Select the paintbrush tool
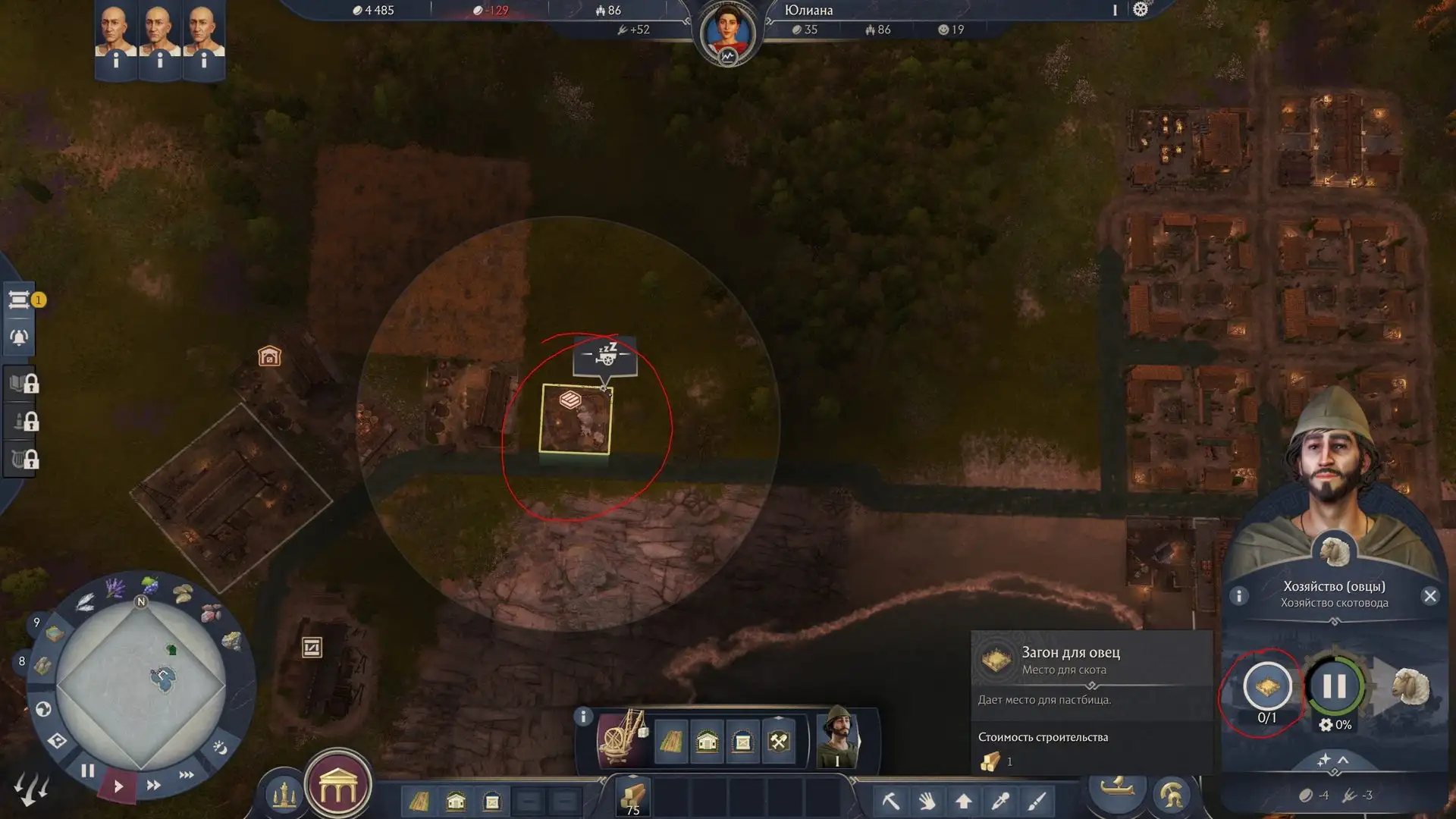Screen dimensions: 1456x819 pos(1037,801)
